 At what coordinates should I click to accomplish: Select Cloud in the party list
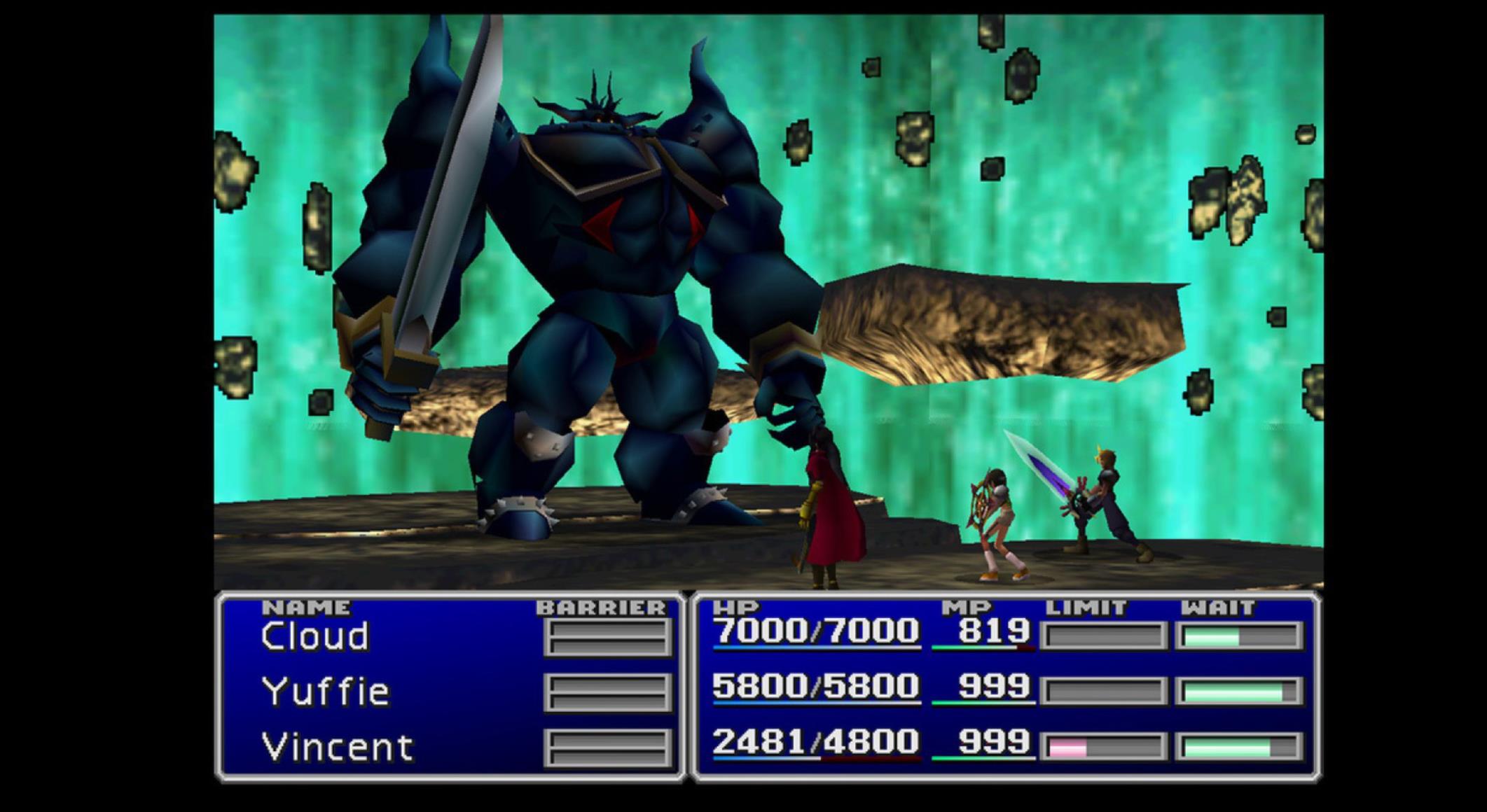314,636
